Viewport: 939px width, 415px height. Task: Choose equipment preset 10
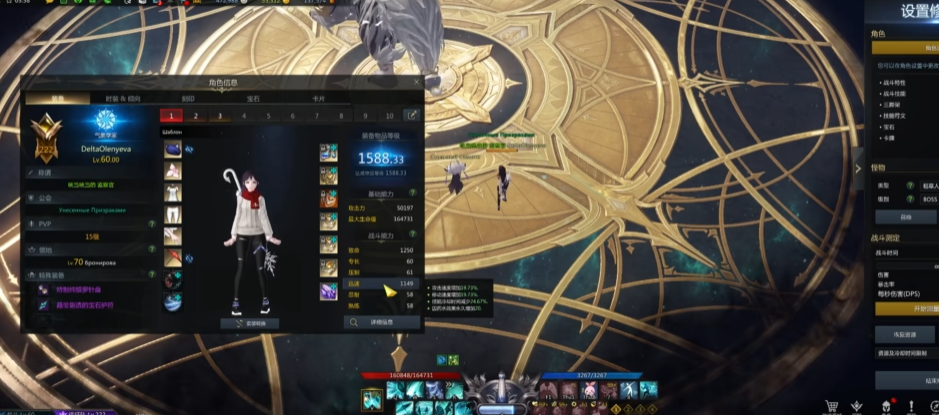(389, 116)
